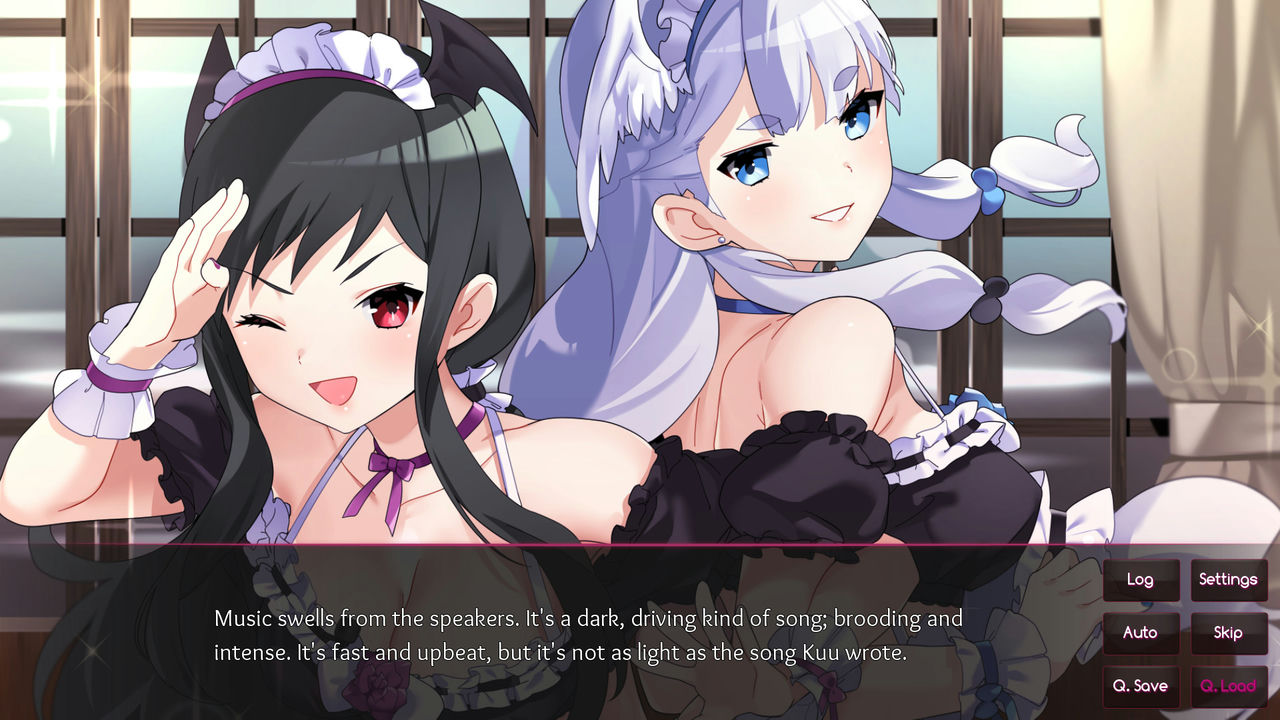The image size is (1280, 720).
Task: View message history via the Log button
Action: [x=1141, y=579]
